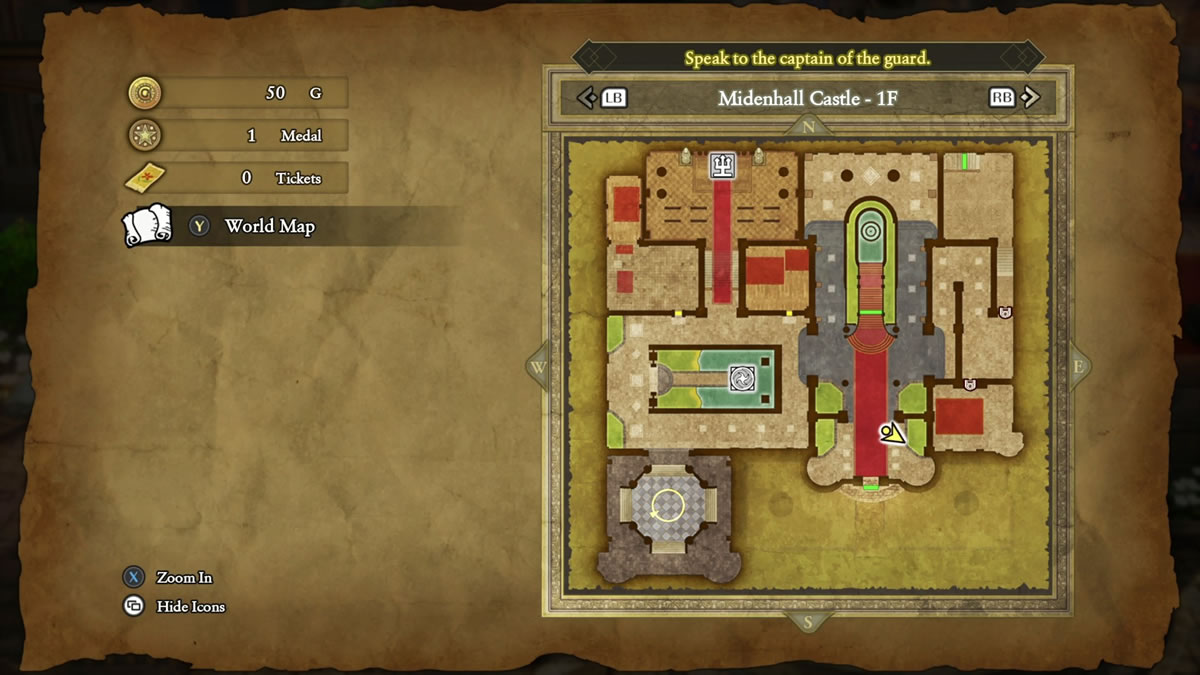Viewport: 1200px width, 675px height.
Task: Click the gold coin icon
Action: (x=144, y=93)
